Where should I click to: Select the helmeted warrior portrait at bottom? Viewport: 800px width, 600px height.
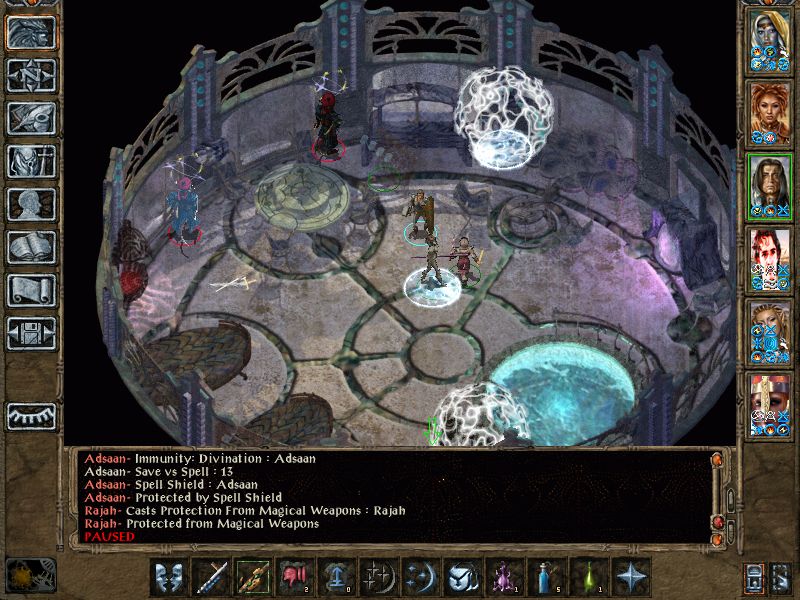[x=770, y=402]
